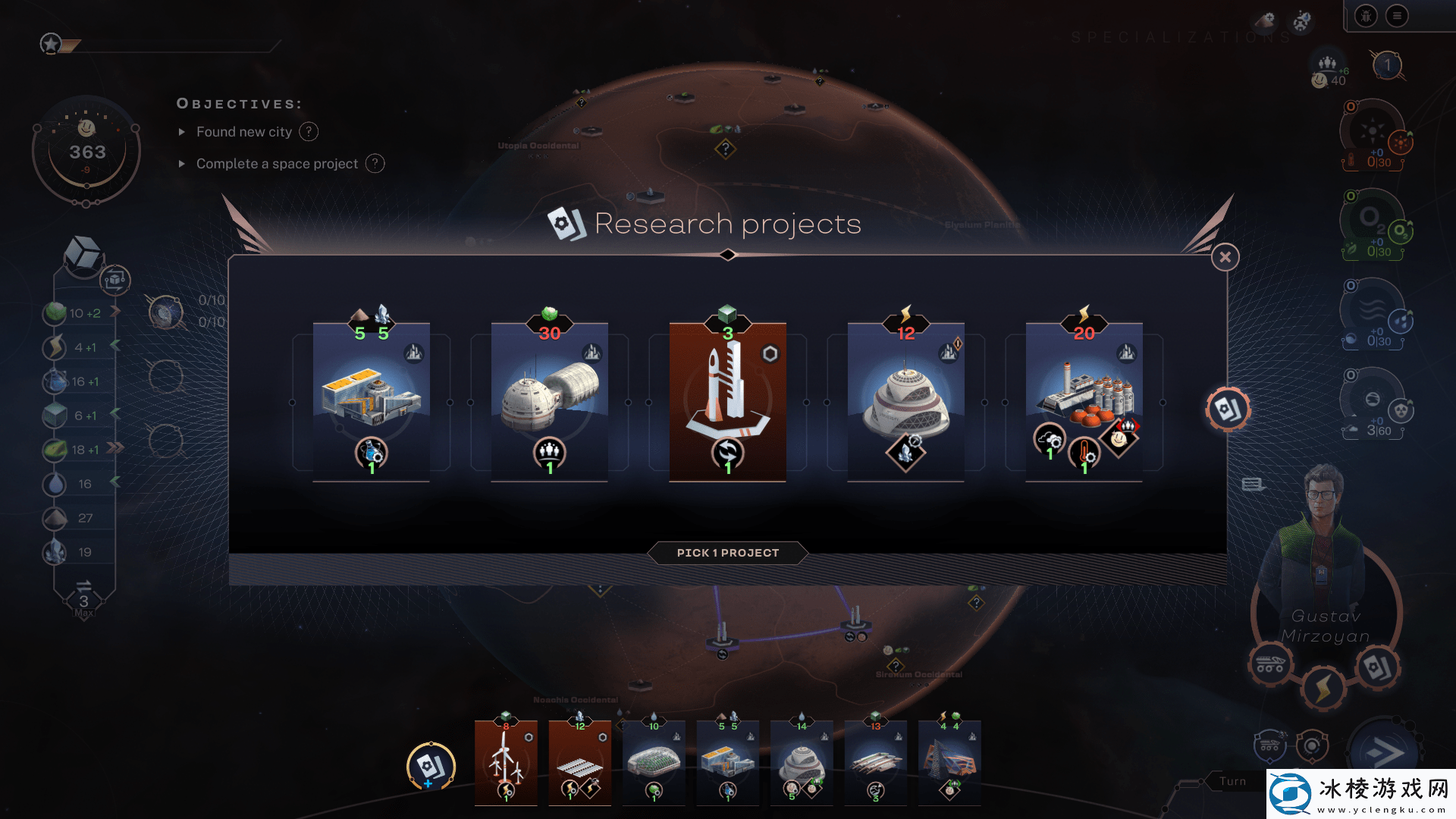1456x819 pixels.
Task: Pick the tiered dome project costing 12
Action: (x=906, y=402)
